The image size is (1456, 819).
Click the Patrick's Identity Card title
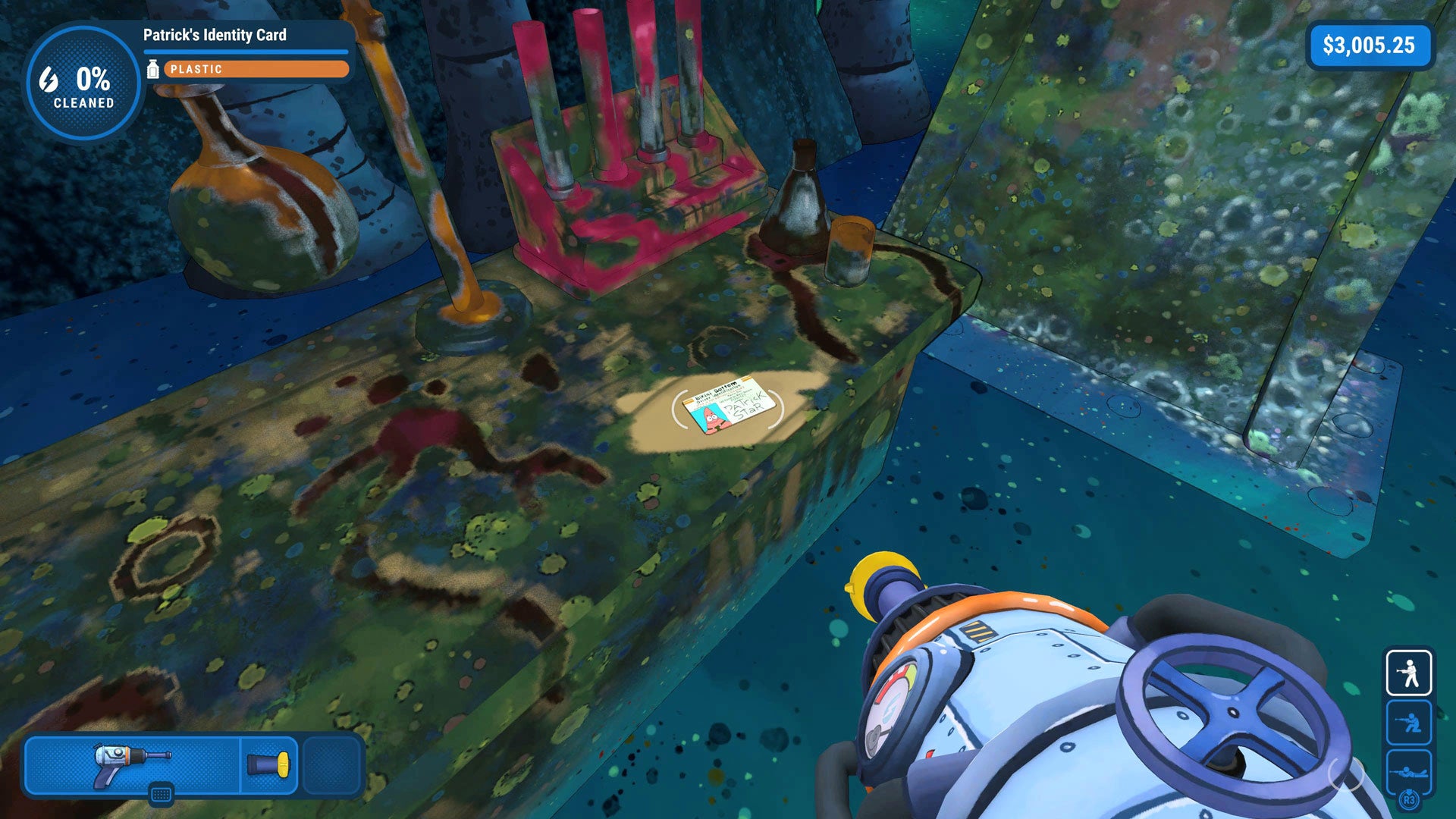pos(215,34)
